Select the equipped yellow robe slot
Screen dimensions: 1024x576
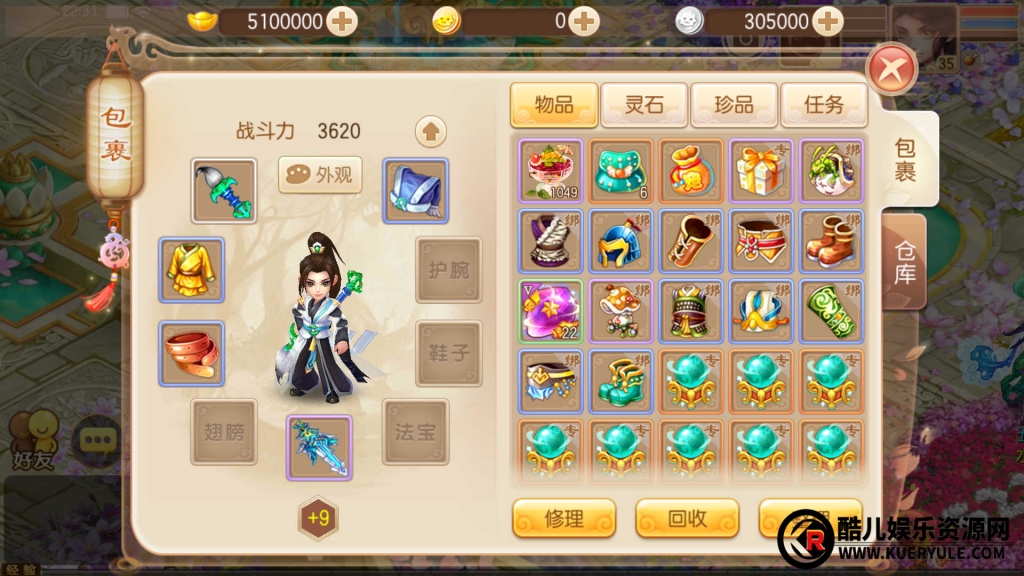(192, 270)
